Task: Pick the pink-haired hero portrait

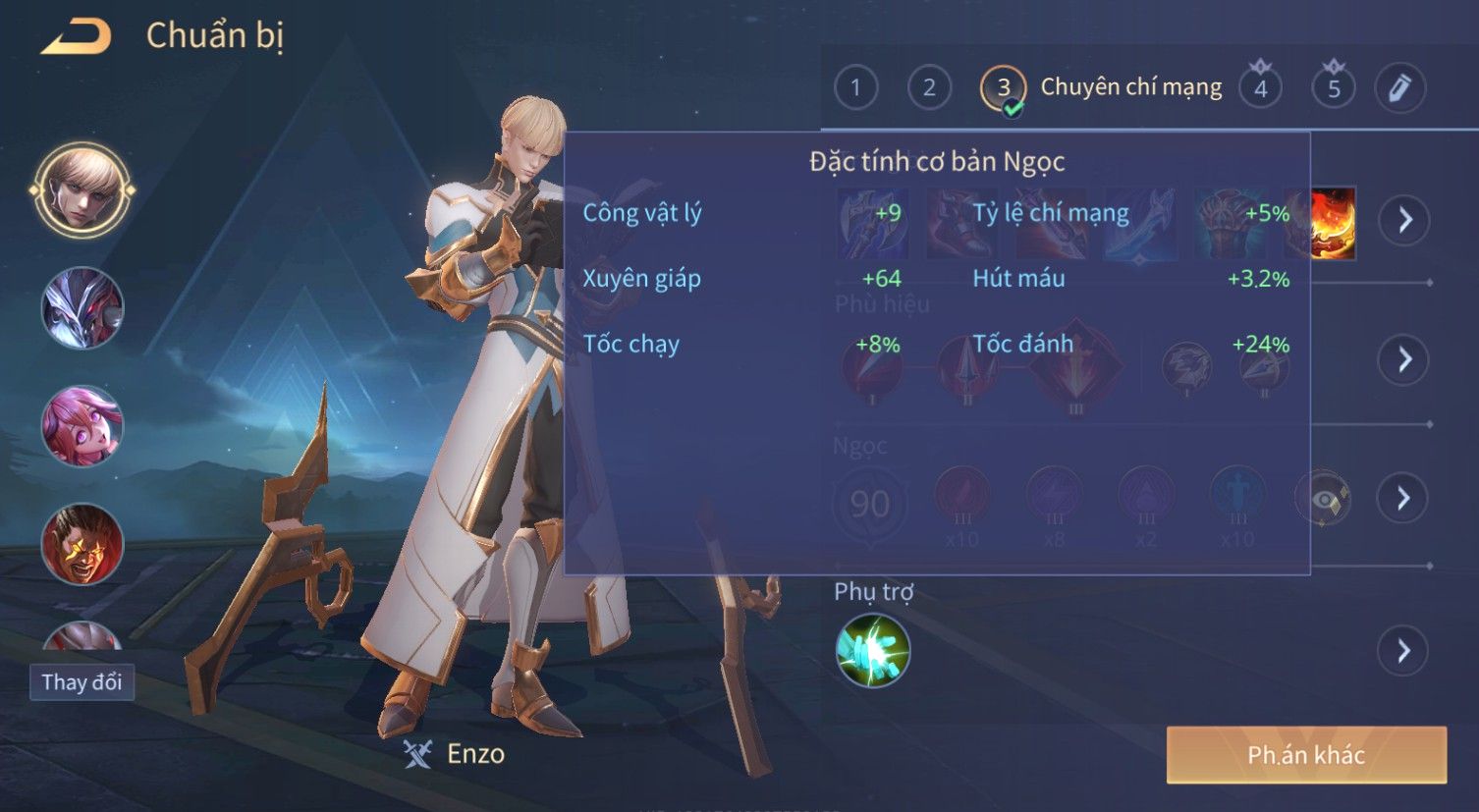Action: (x=82, y=426)
